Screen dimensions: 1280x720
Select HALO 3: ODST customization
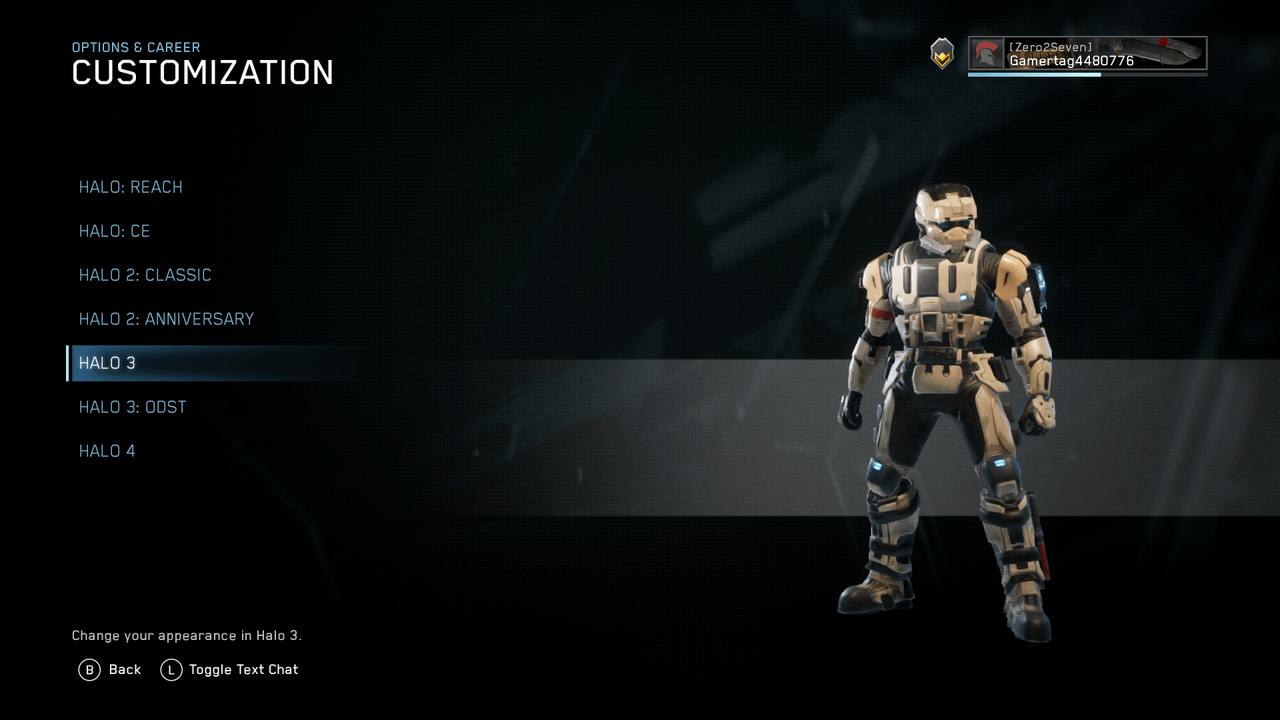tap(132, 407)
